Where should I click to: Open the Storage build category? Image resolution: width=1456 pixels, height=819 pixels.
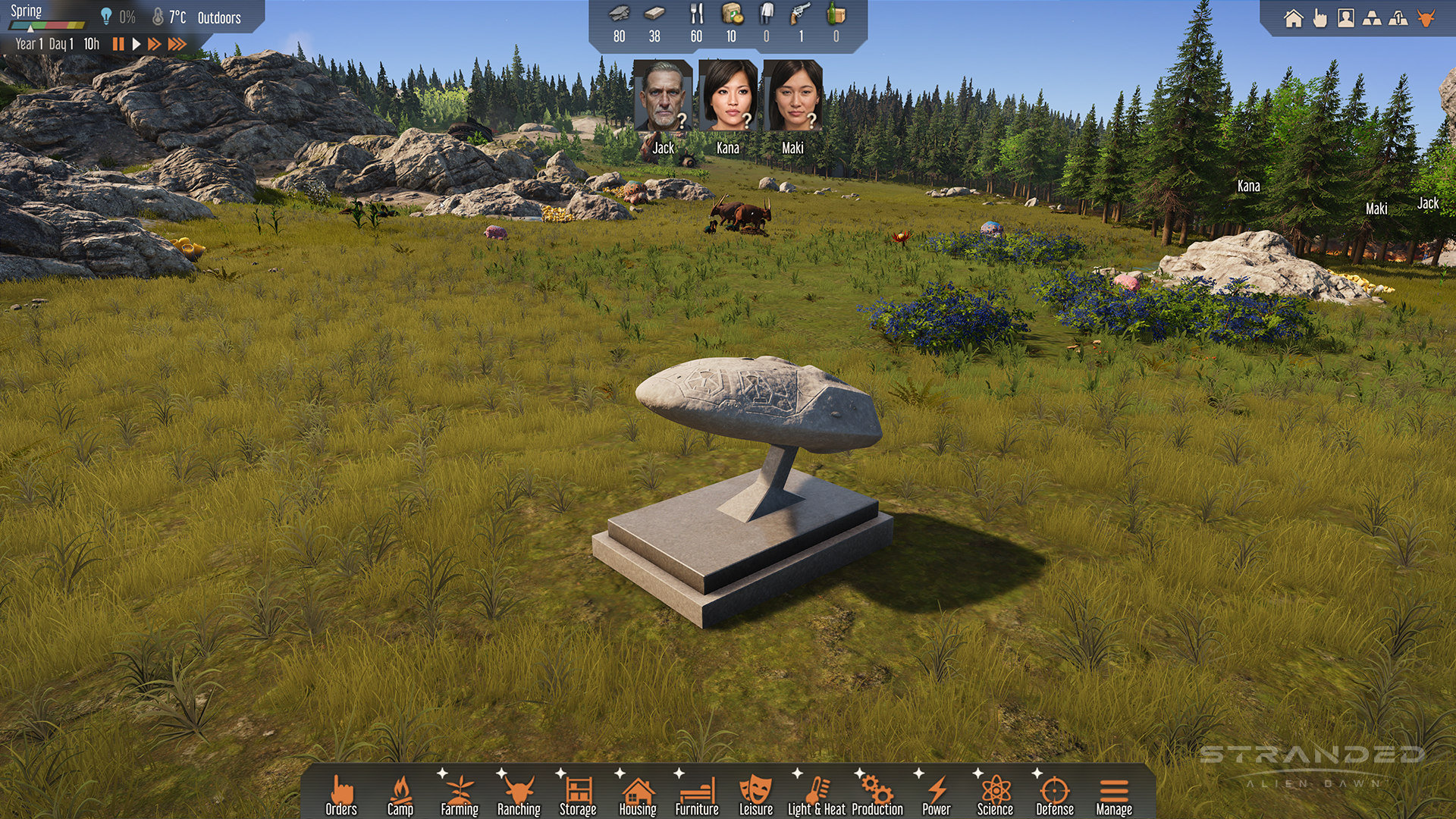point(578,795)
